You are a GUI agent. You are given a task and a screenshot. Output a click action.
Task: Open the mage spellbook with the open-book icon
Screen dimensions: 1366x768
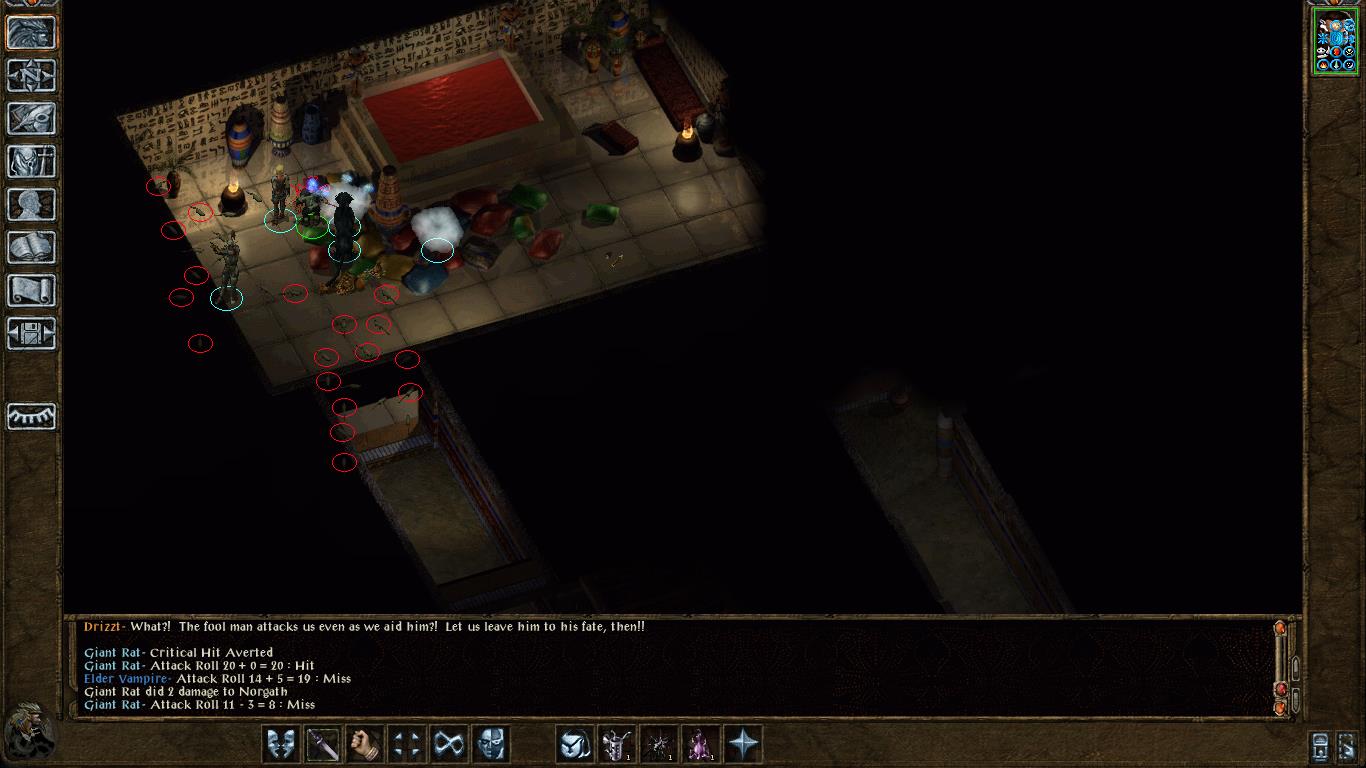32,248
